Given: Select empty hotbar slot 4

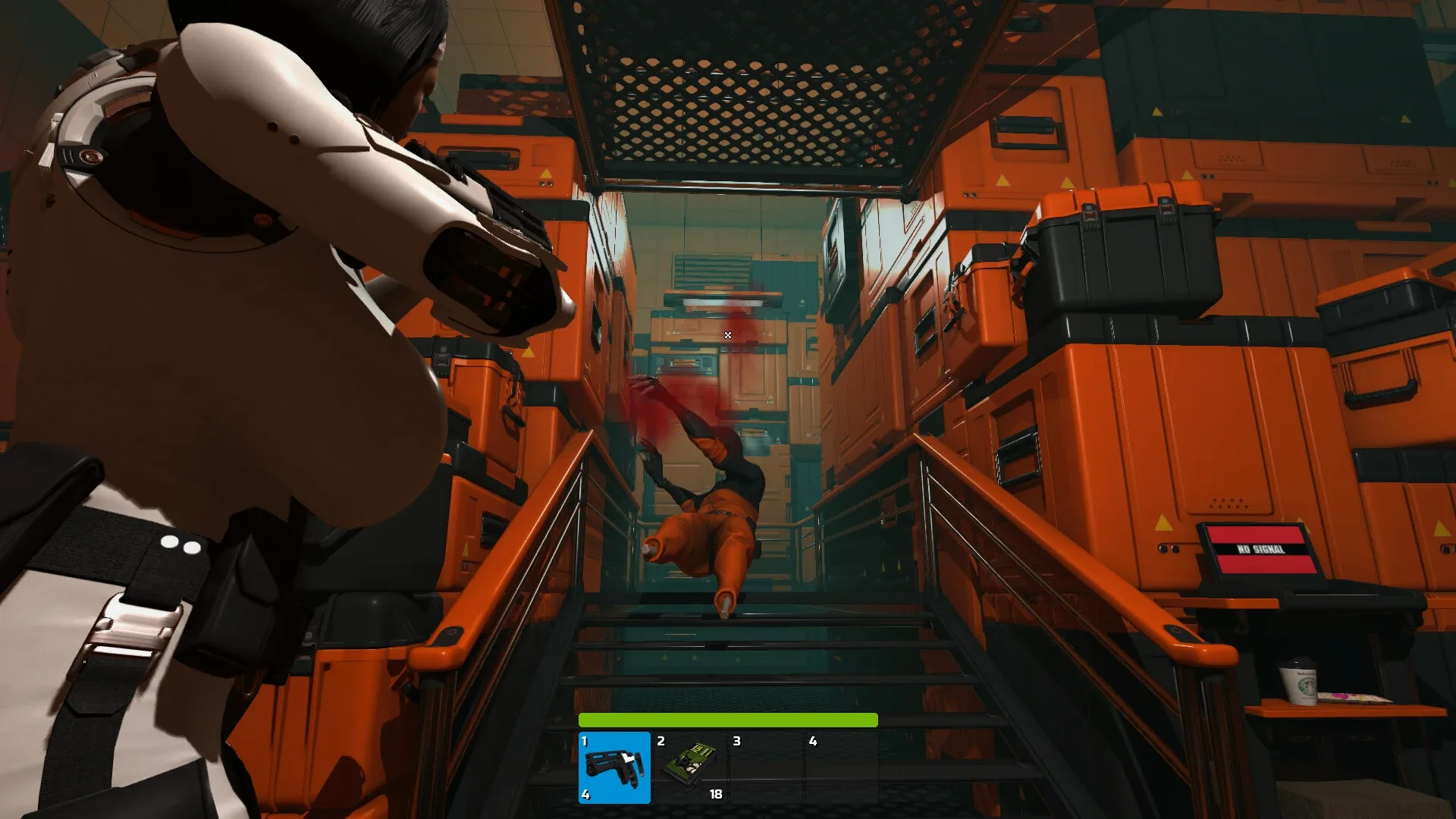Looking at the screenshot, I should 842,766.
